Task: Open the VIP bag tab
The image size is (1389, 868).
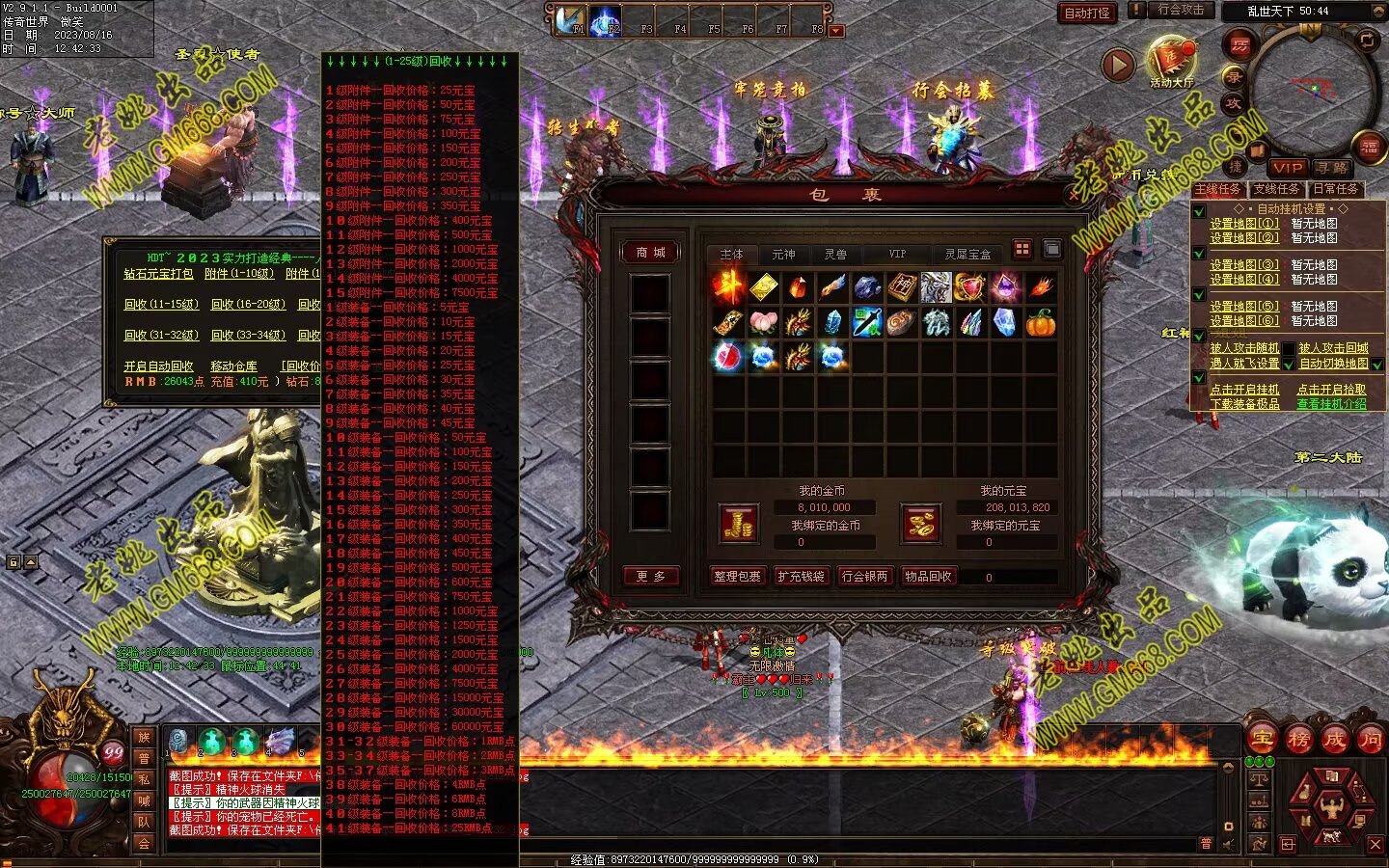Action: click(x=897, y=255)
